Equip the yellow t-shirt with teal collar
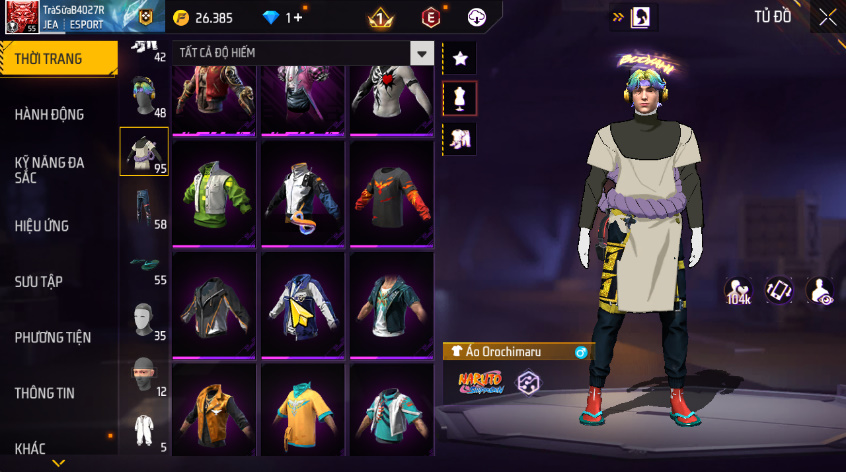The width and height of the screenshot is (846, 472). [x=303, y=412]
